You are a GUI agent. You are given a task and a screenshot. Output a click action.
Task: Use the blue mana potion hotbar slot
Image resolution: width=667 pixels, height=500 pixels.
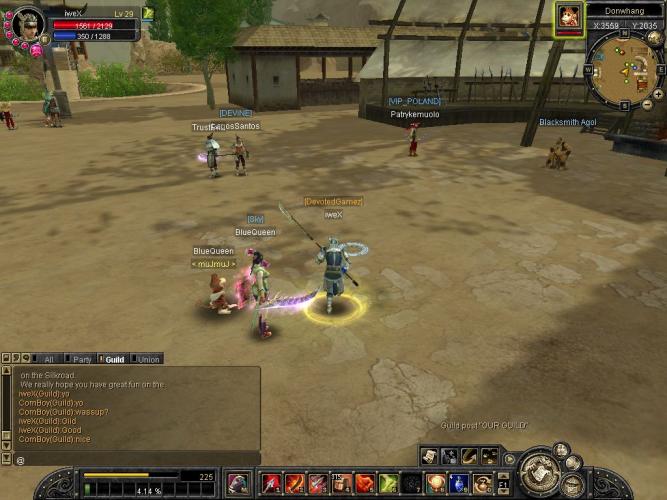(459, 484)
